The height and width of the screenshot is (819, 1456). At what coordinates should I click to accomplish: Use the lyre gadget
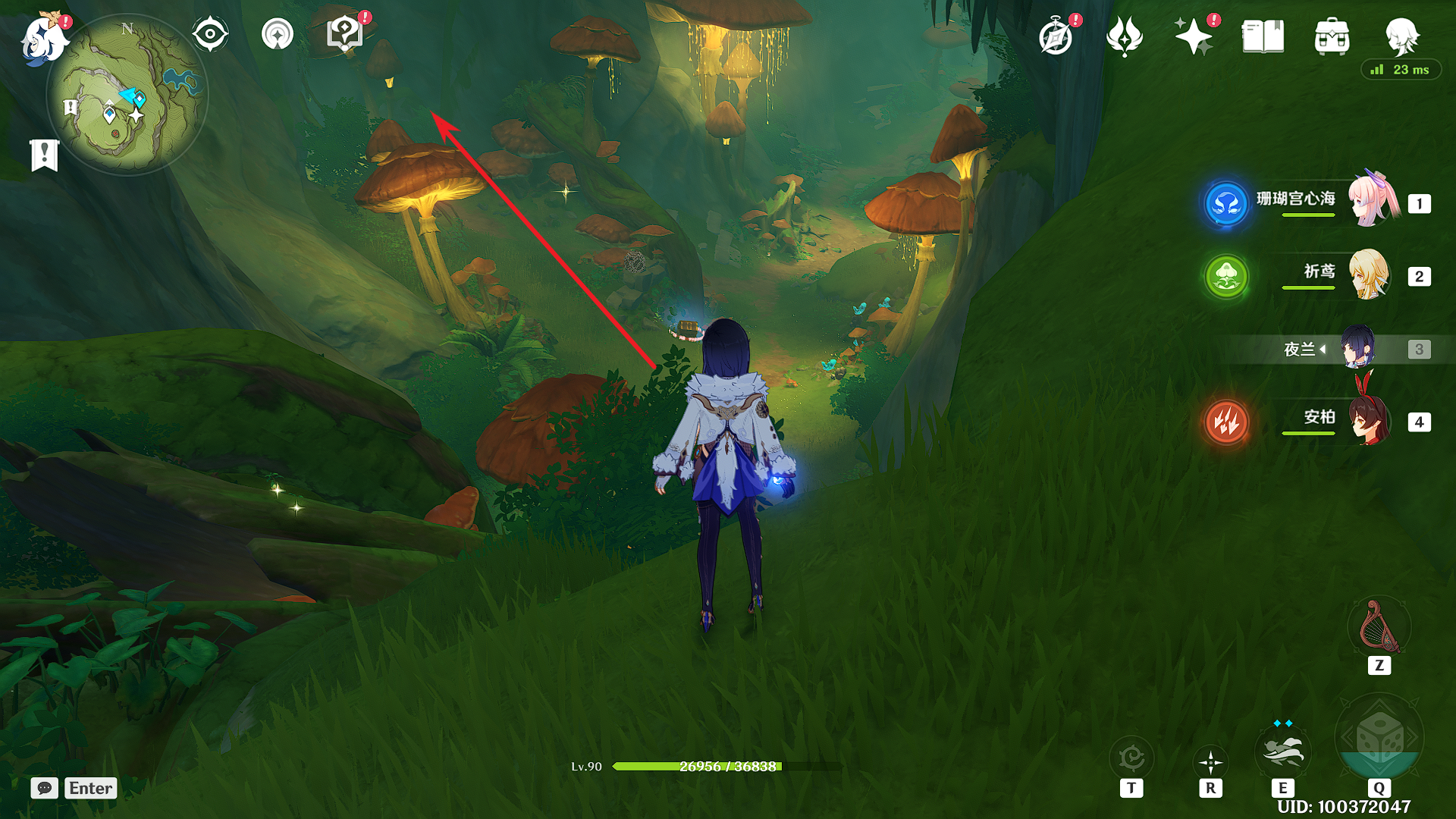click(x=1379, y=627)
